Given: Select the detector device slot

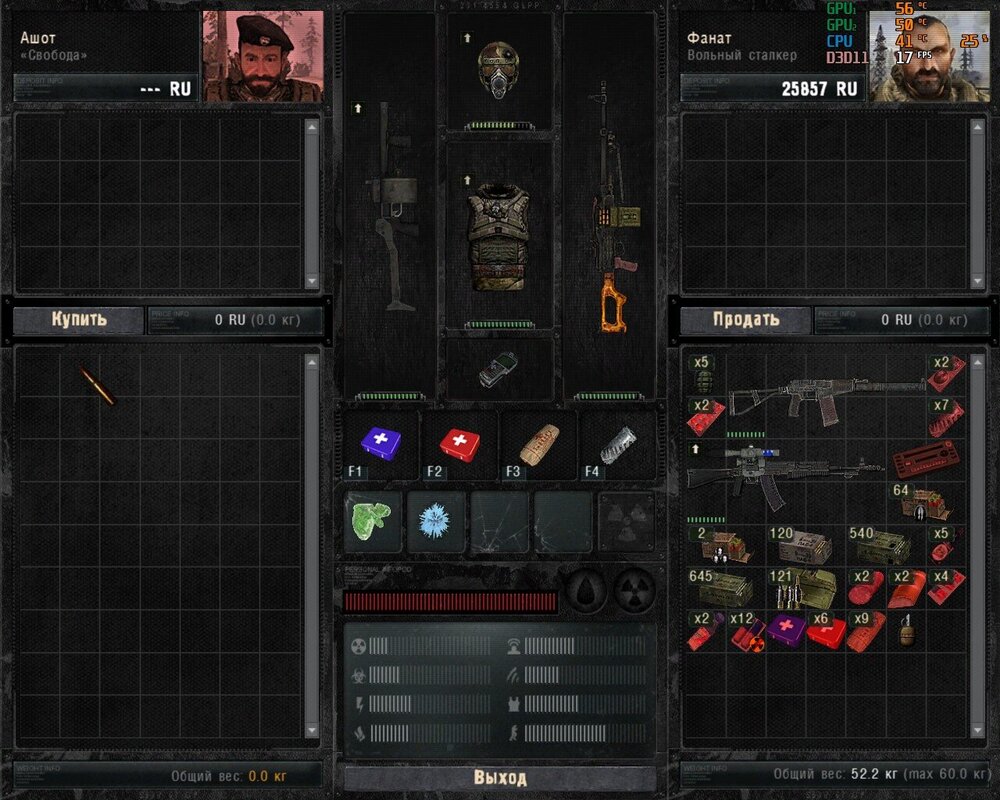Looking at the screenshot, I should coord(496,368).
